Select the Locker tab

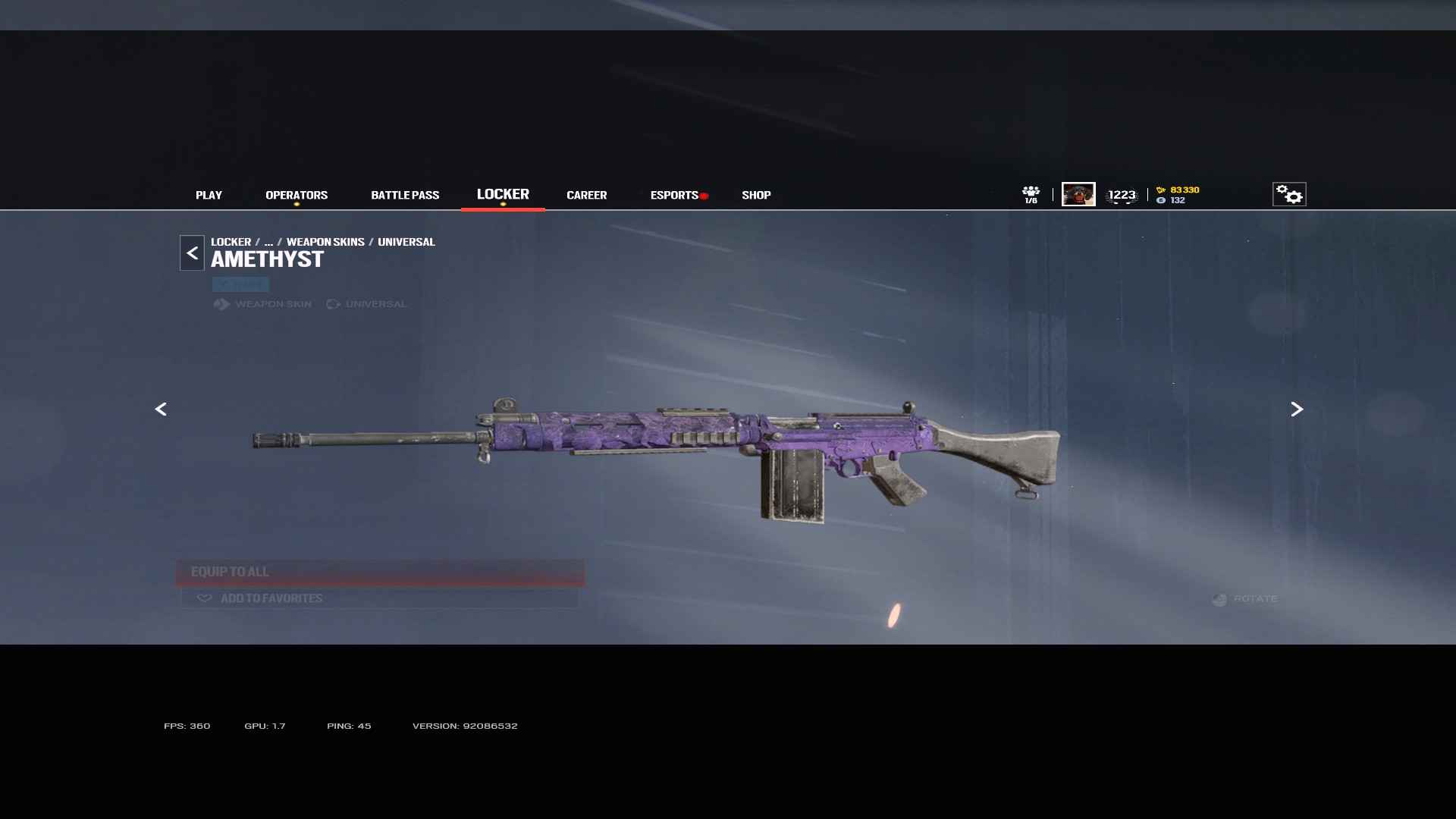click(x=503, y=194)
